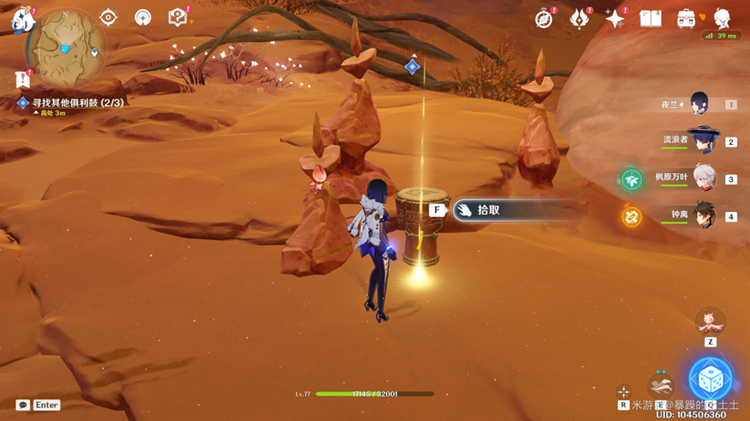Screen dimensions: 750x421
Task: Open the backpack inventory
Action: tap(687, 18)
